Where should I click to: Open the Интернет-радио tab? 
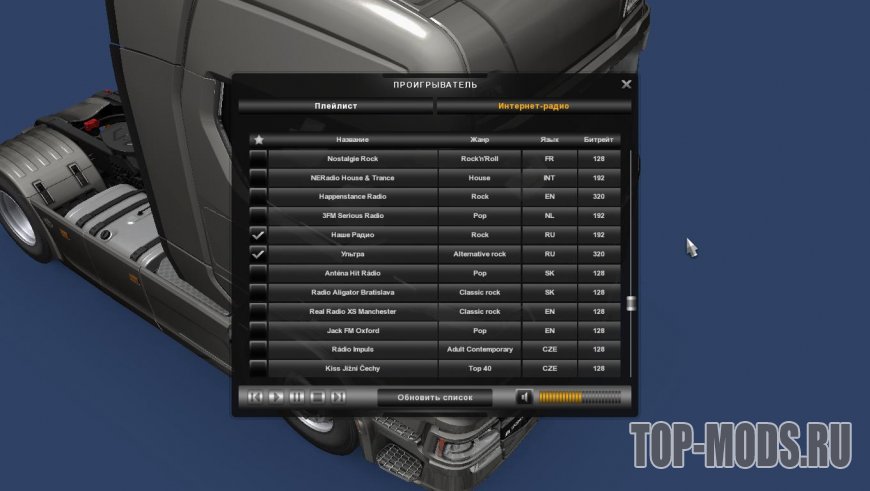click(x=534, y=105)
